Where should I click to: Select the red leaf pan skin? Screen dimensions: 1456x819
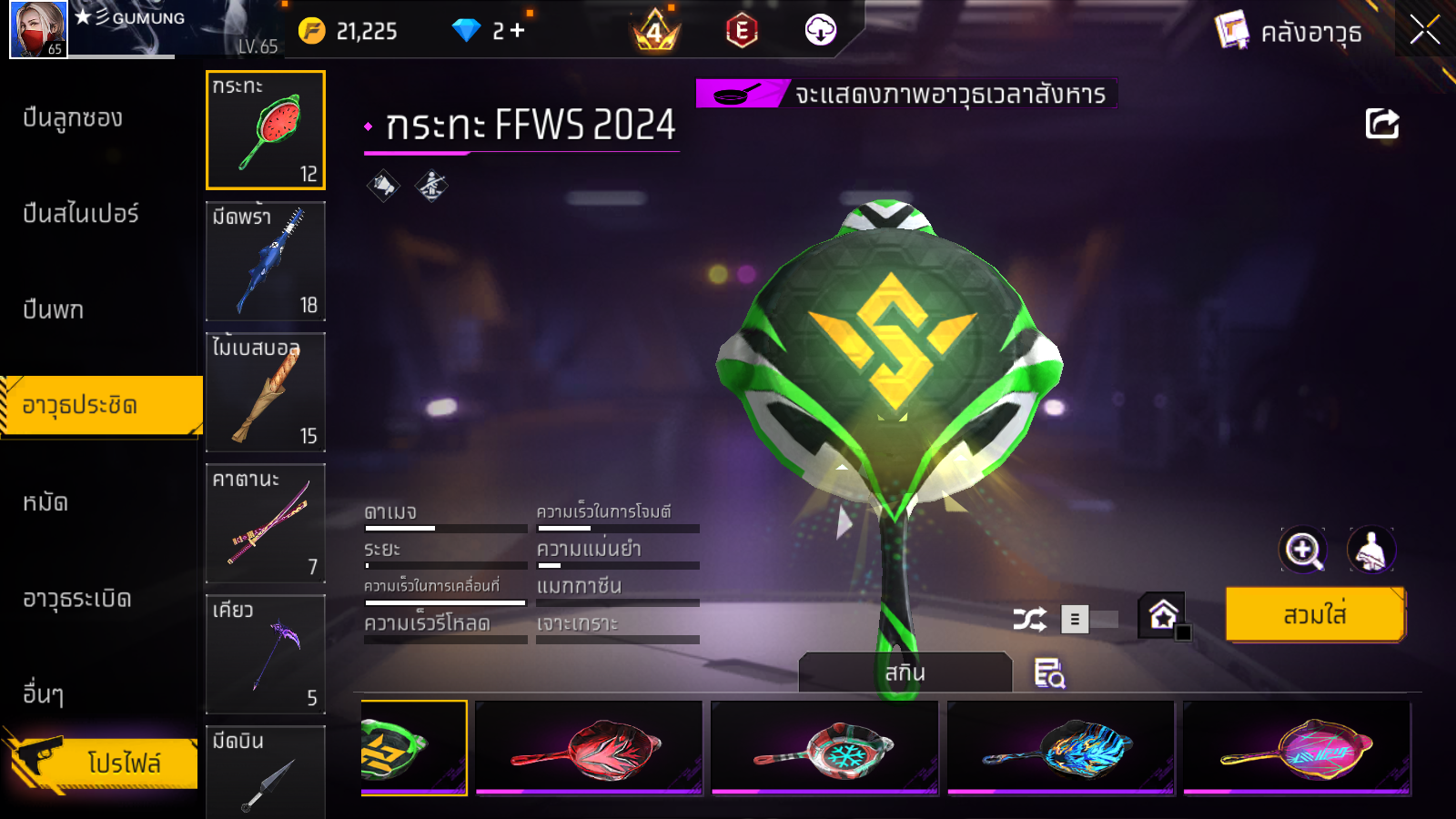pyautogui.click(x=589, y=748)
